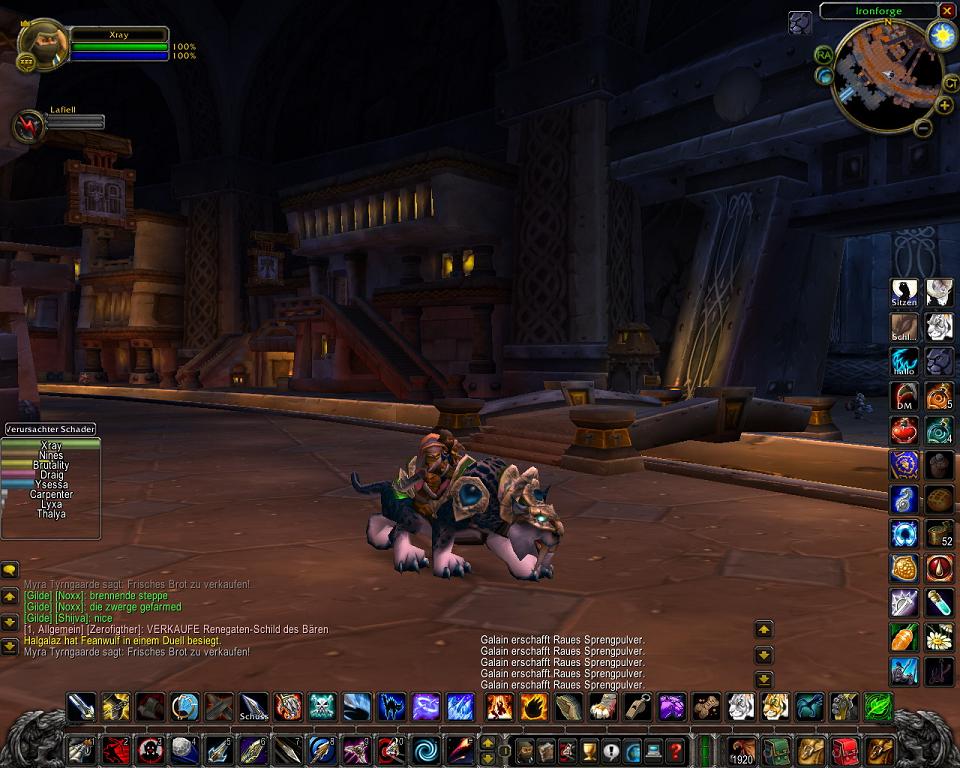Use the item stack showing 52
Image resolution: width=960 pixels, height=768 pixels.
click(x=939, y=533)
